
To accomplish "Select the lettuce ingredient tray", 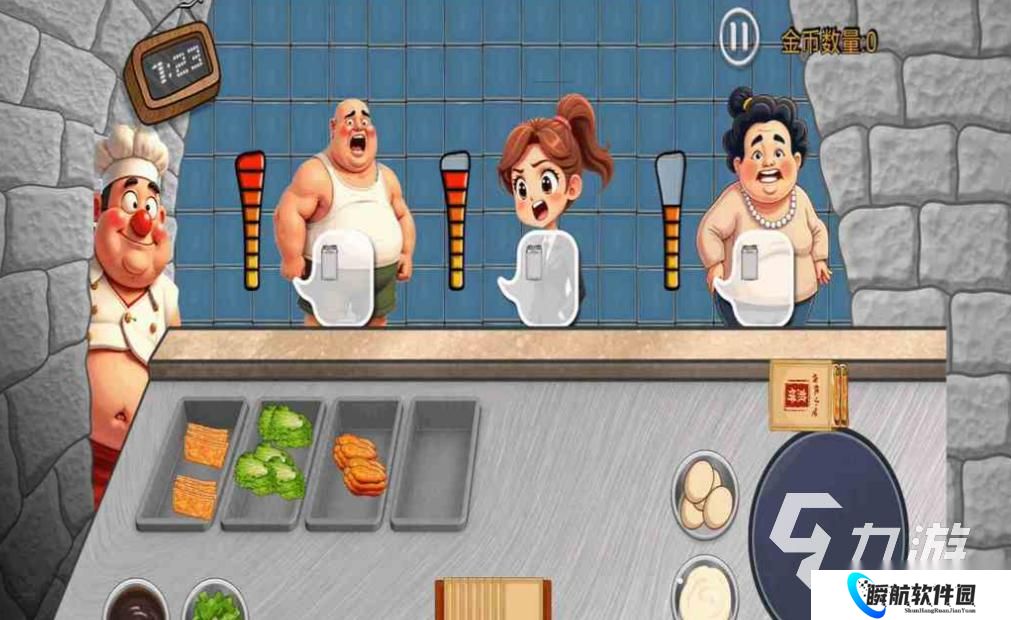I will [271, 460].
